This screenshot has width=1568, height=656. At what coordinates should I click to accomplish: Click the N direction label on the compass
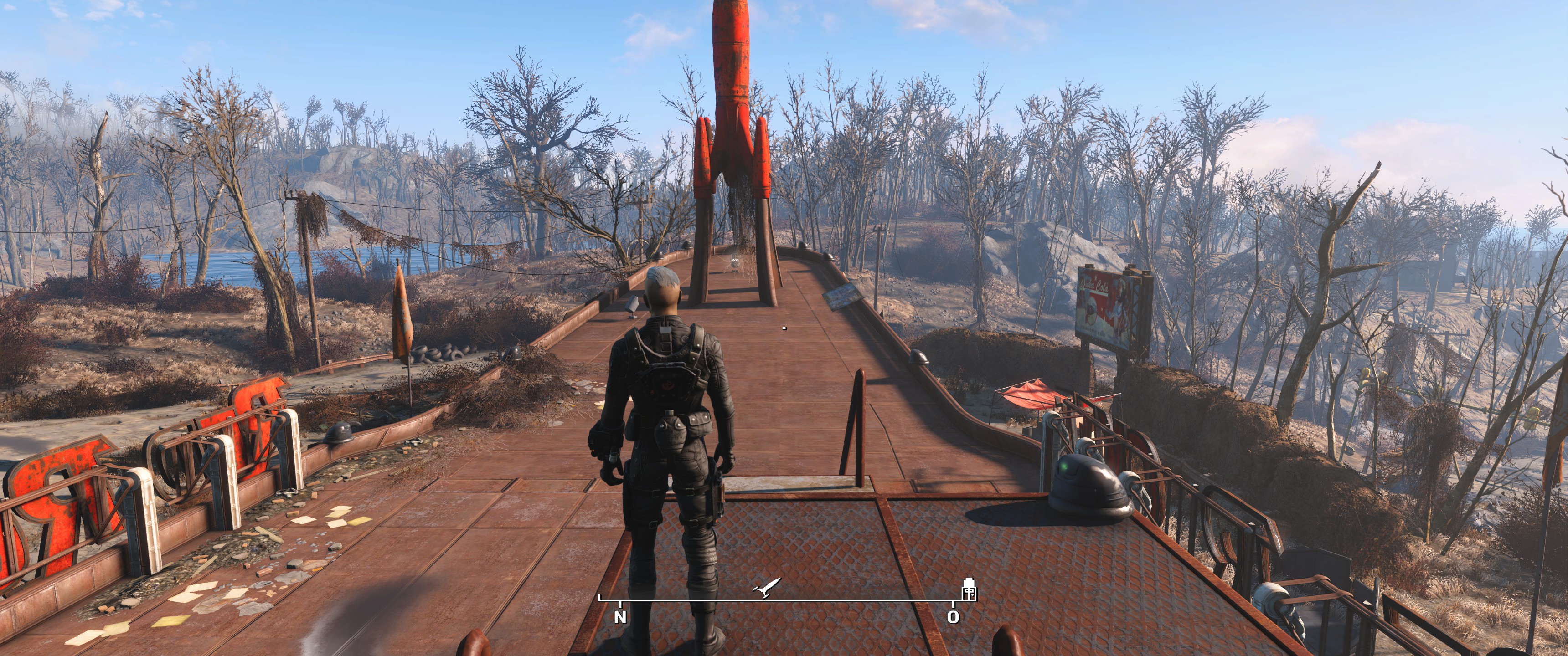pos(620,617)
